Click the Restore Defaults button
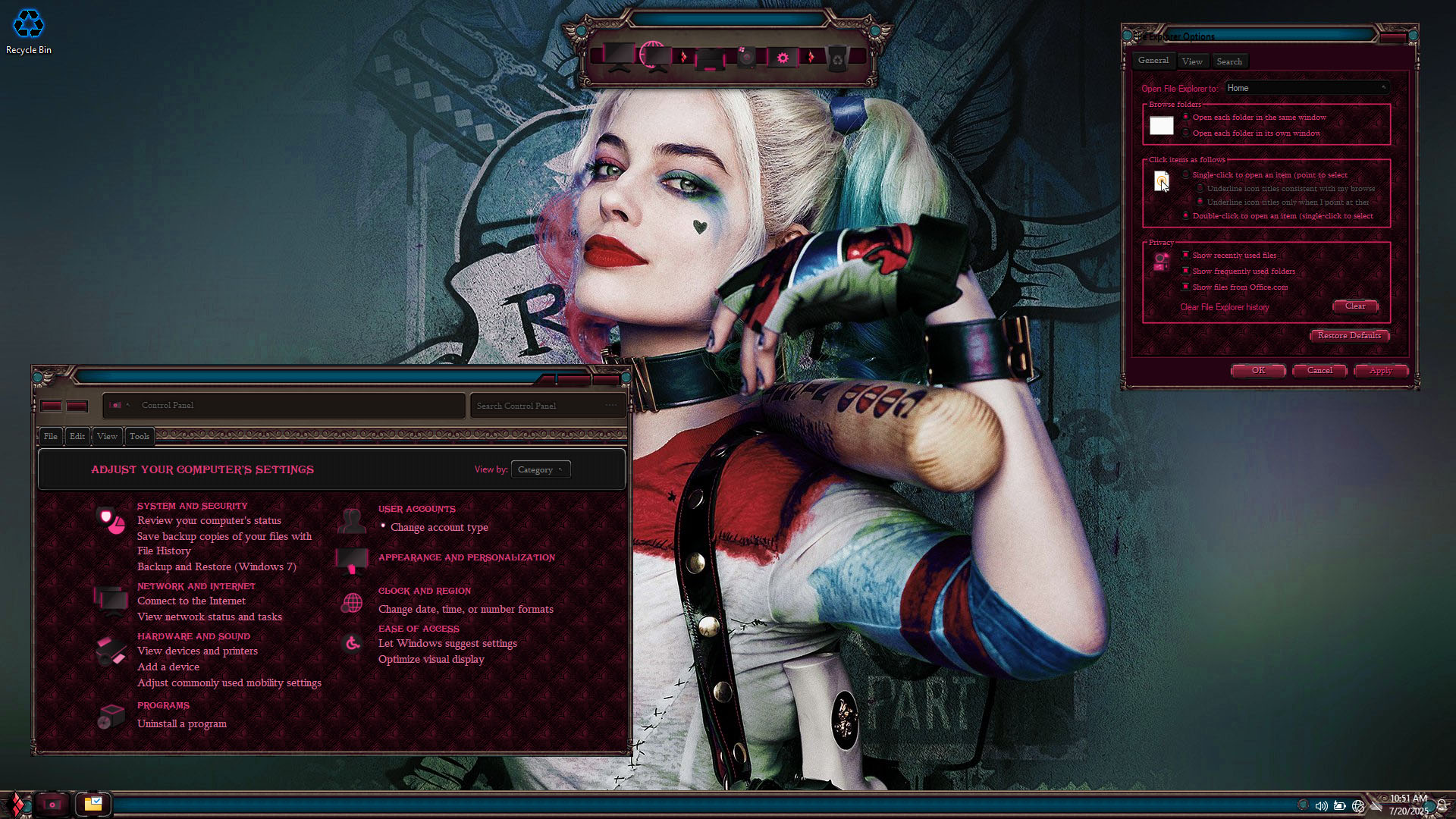Image resolution: width=1456 pixels, height=819 pixels. [1349, 335]
